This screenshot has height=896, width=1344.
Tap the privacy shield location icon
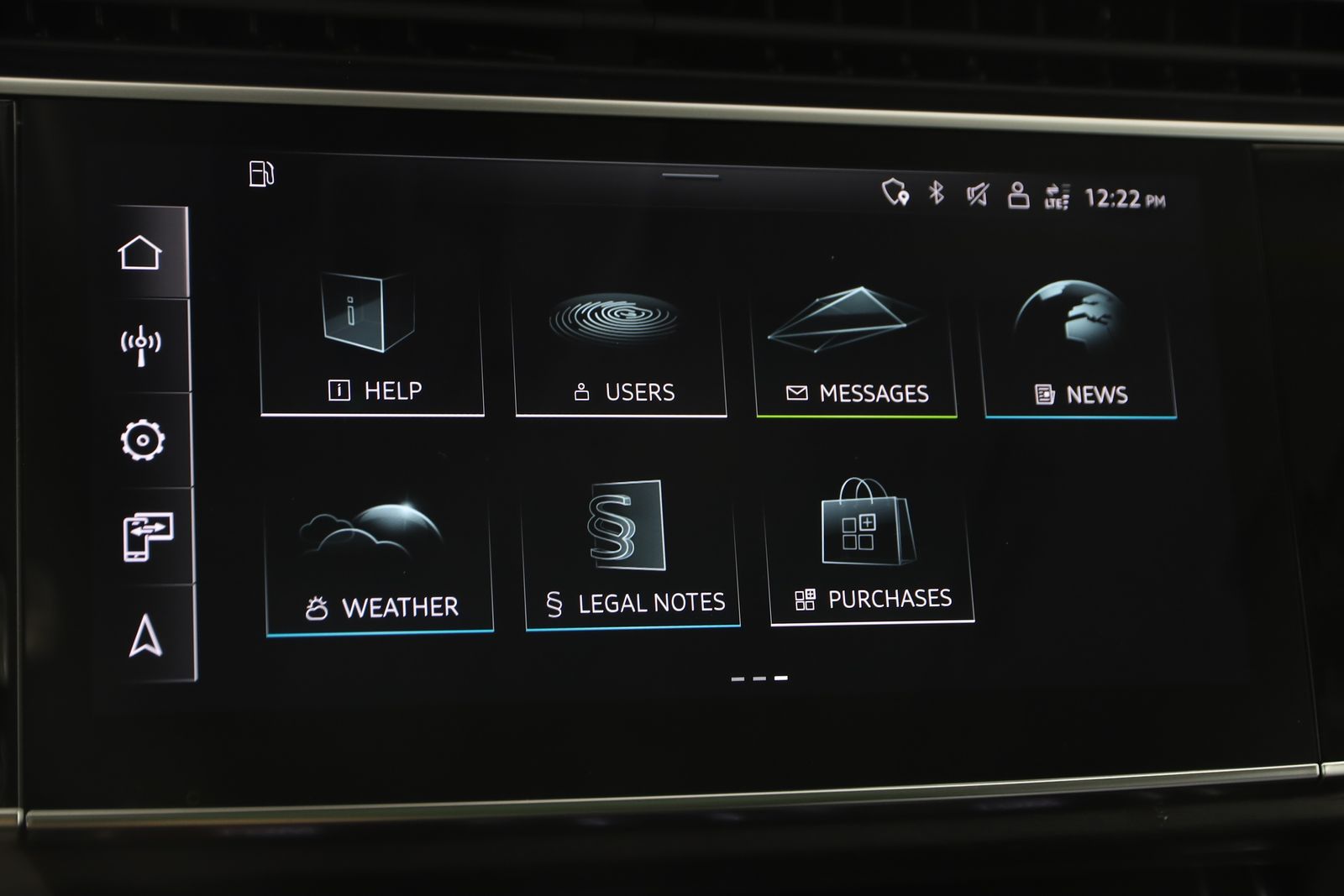(x=895, y=192)
